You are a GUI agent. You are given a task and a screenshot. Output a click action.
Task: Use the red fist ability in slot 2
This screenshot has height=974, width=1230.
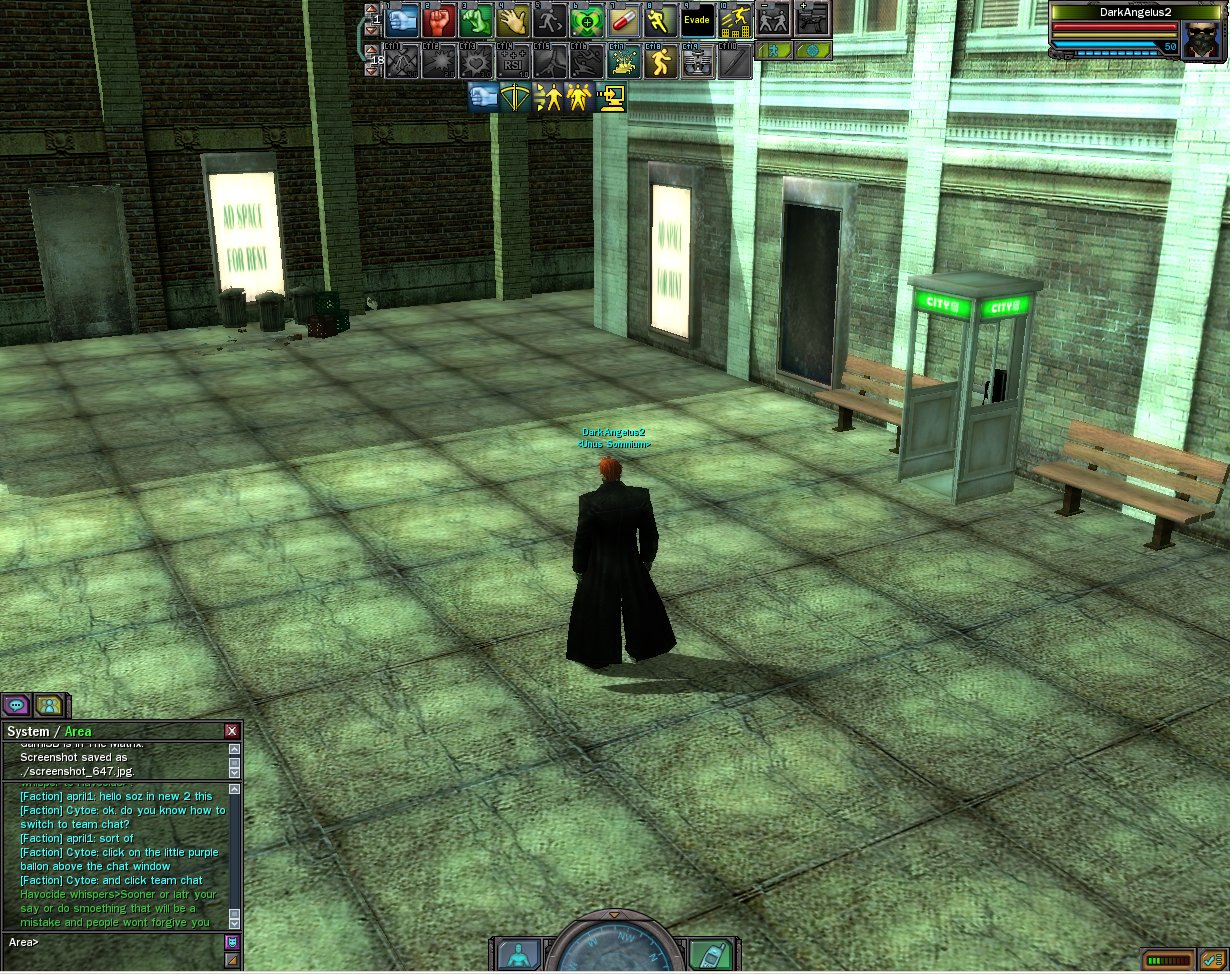439,20
